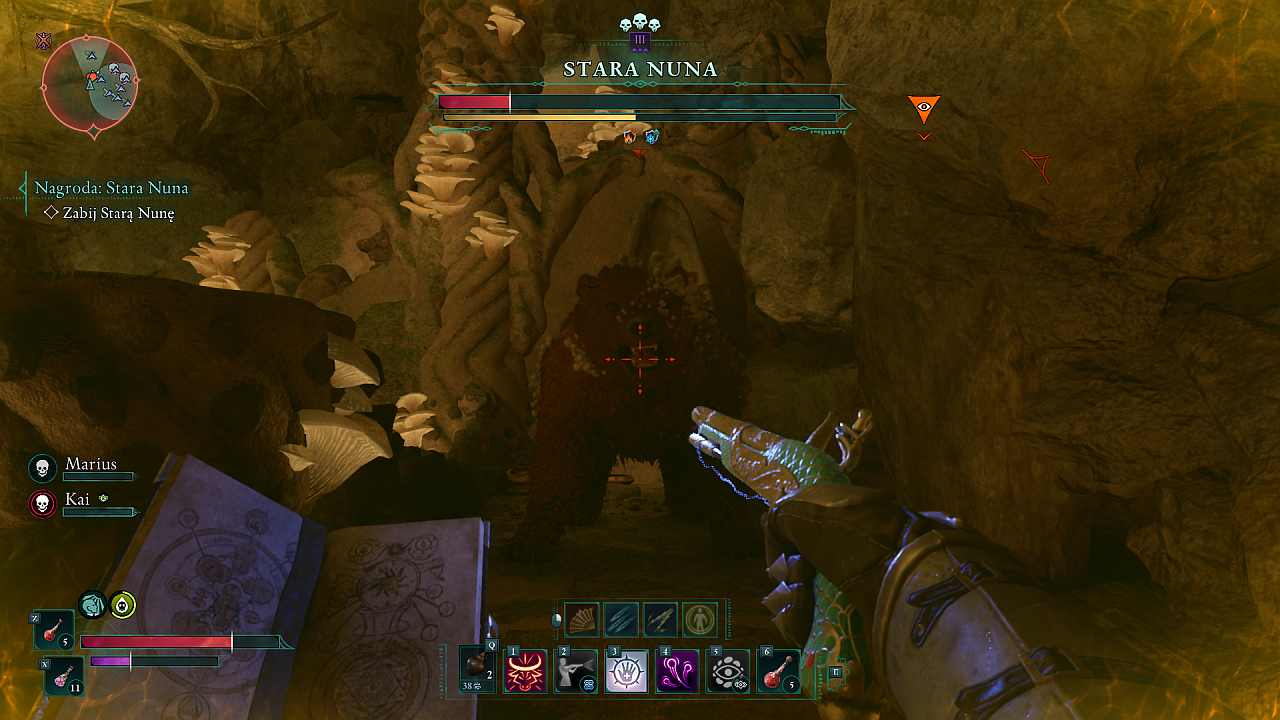Image resolution: width=1280 pixels, height=720 pixels.
Task: Select the 'Nagroda: Stara Nuna' quest tracker
Action: (x=111, y=188)
